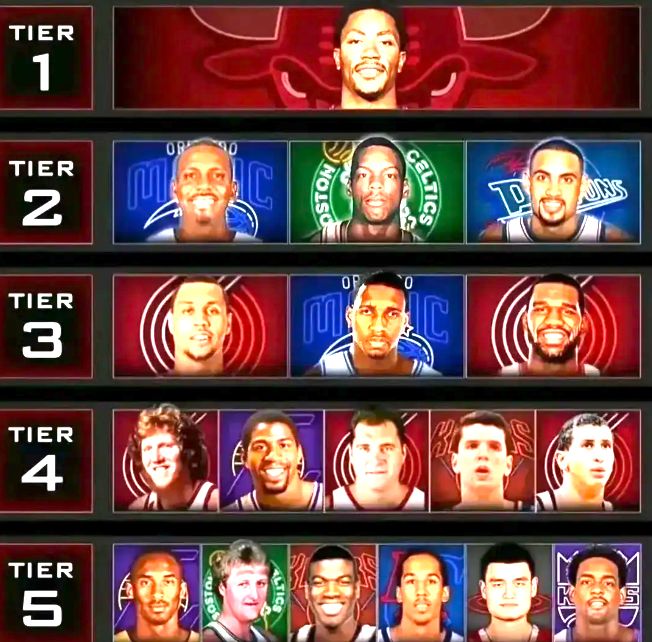Pick the Tier 4 Lakers player card

270,459
